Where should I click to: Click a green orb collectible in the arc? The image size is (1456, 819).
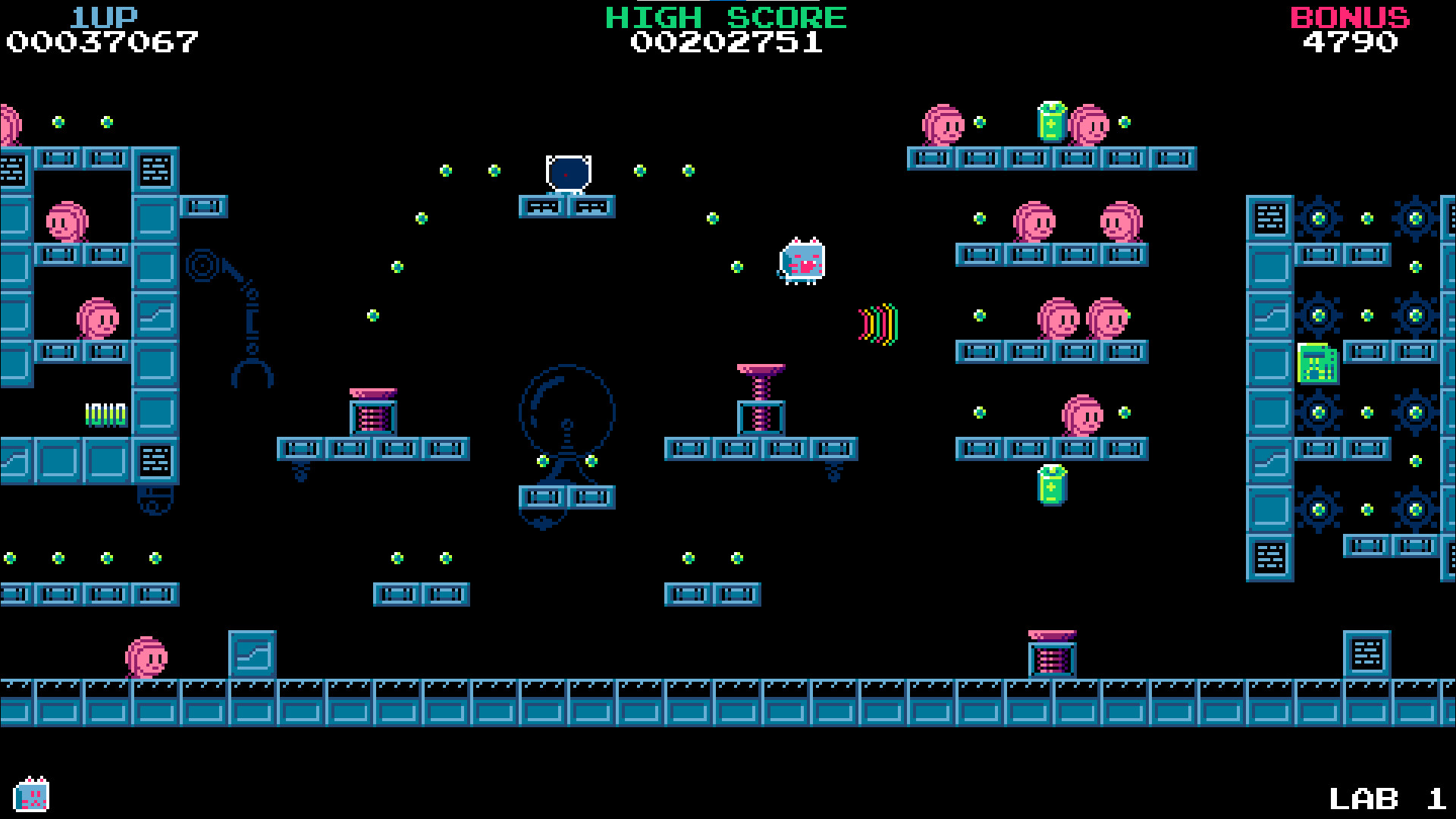tap(445, 169)
